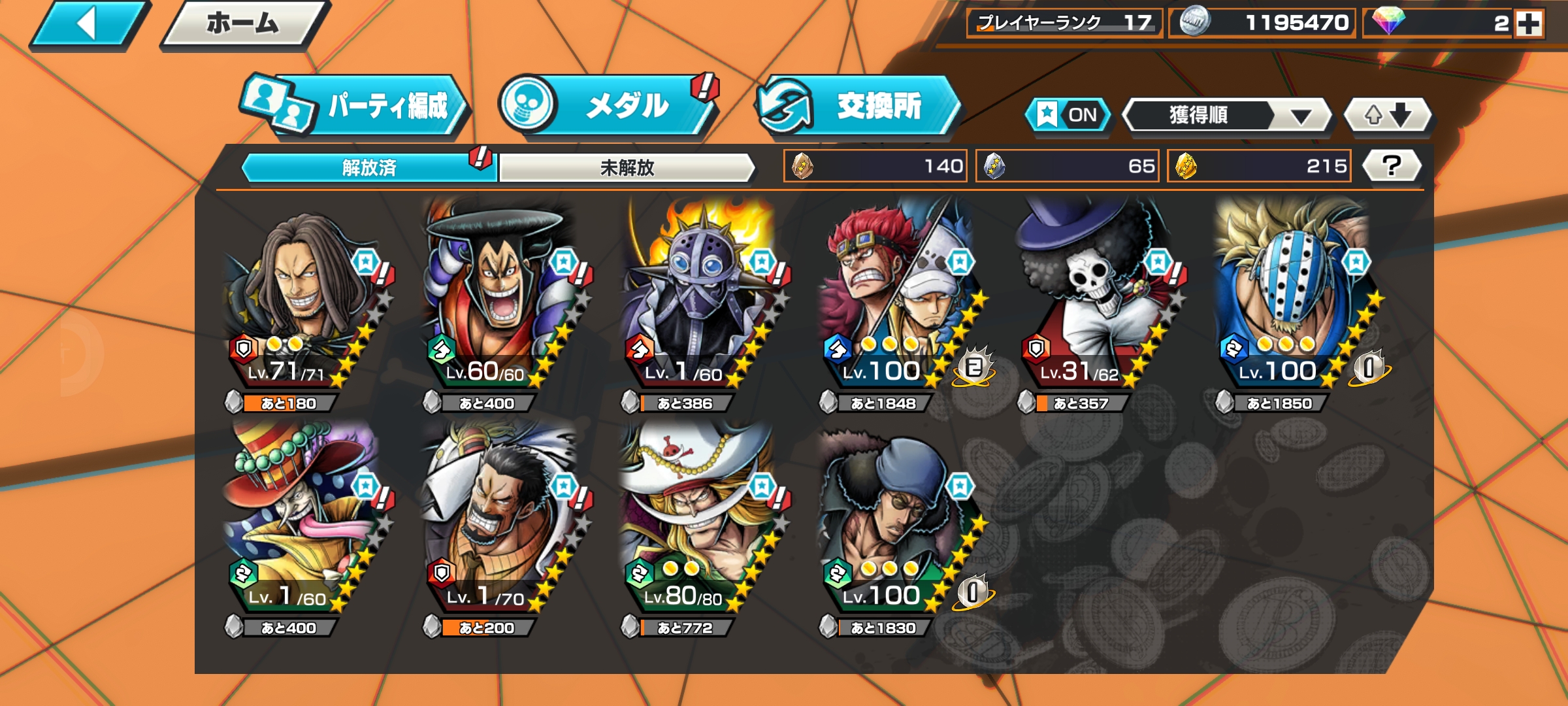Return to ホーム screen
Viewport: 1568px width, 706px height.
pyautogui.click(x=243, y=24)
